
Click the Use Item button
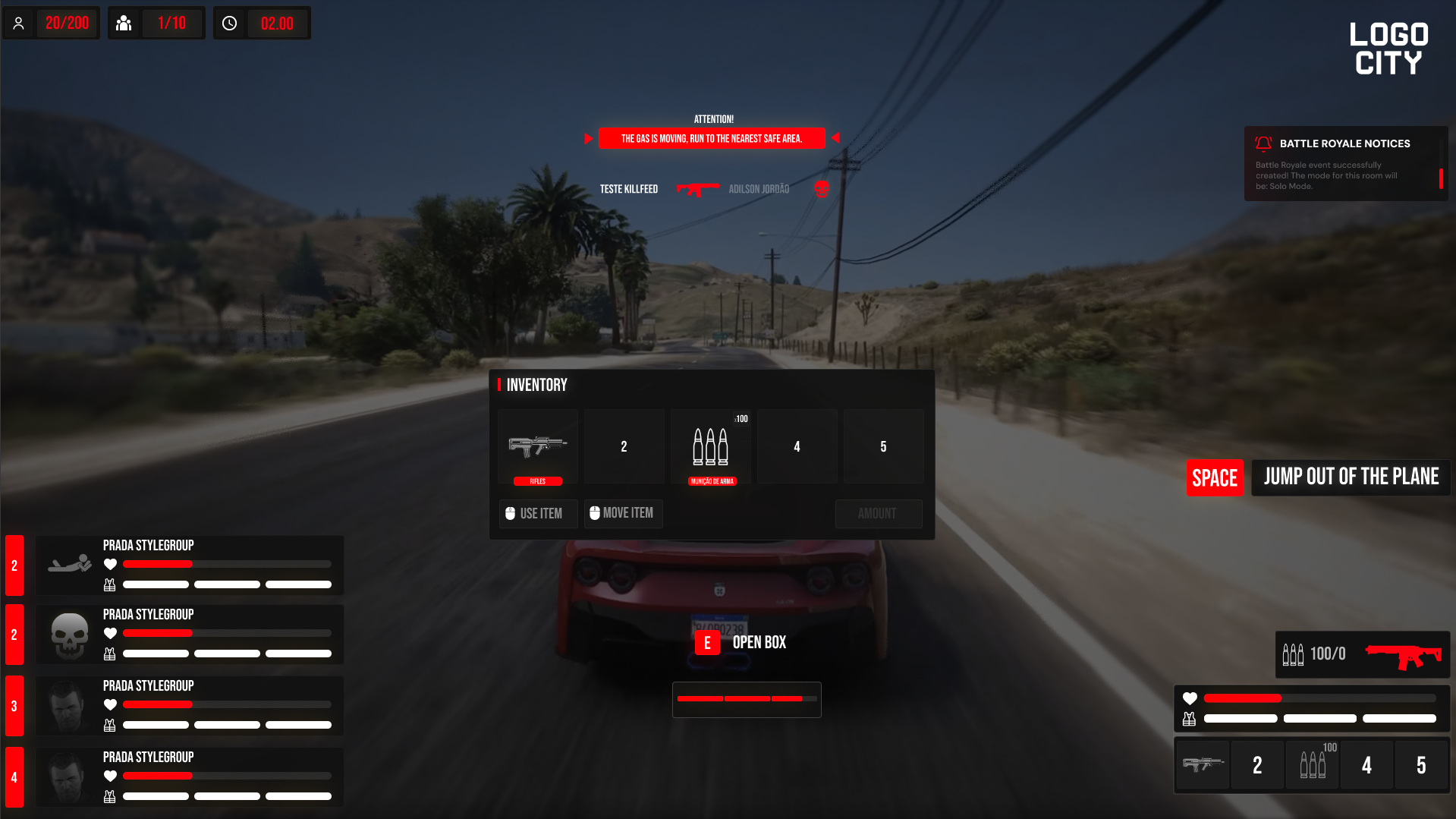pyautogui.click(x=538, y=514)
